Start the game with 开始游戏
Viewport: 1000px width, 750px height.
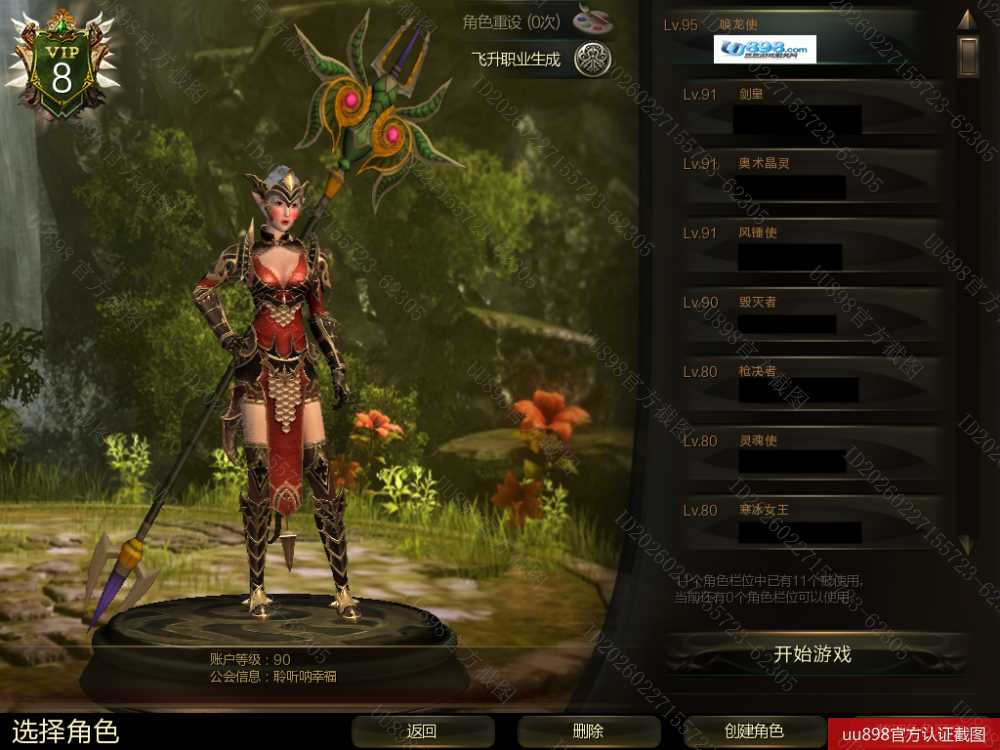pyautogui.click(x=812, y=655)
